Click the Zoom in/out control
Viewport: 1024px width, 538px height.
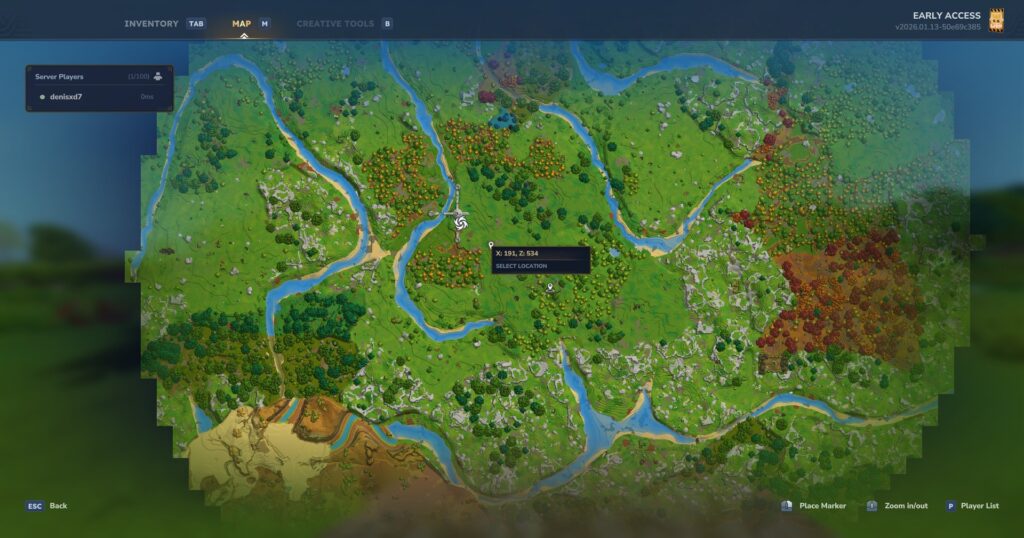[x=905, y=506]
